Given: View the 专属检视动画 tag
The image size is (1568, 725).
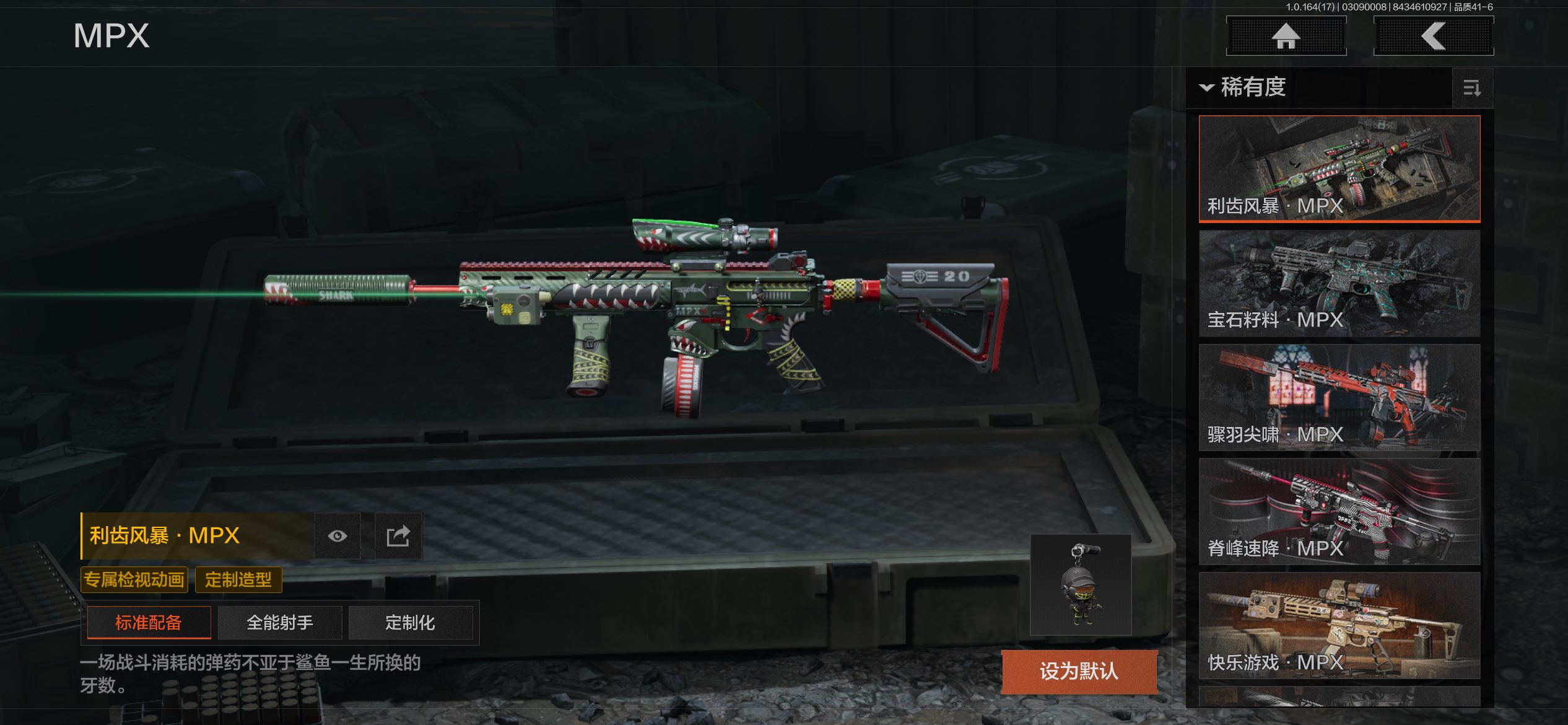Looking at the screenshot, I should click(134, 579).
